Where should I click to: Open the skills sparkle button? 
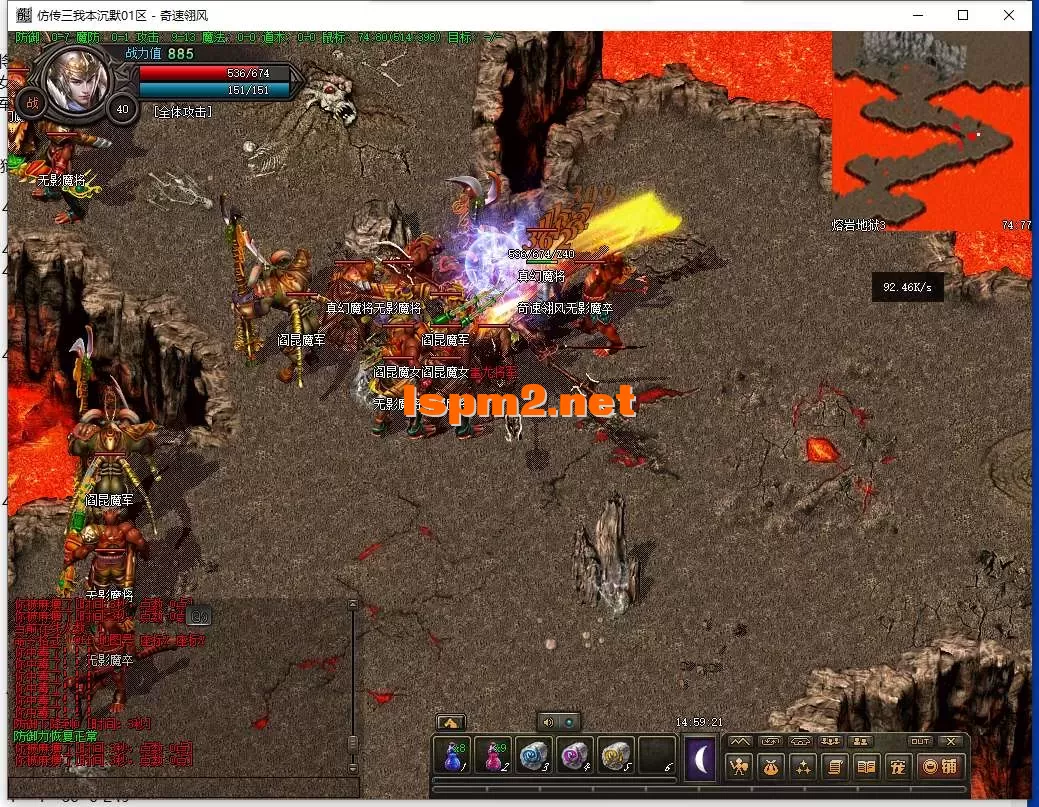click(x=802, y=767)
